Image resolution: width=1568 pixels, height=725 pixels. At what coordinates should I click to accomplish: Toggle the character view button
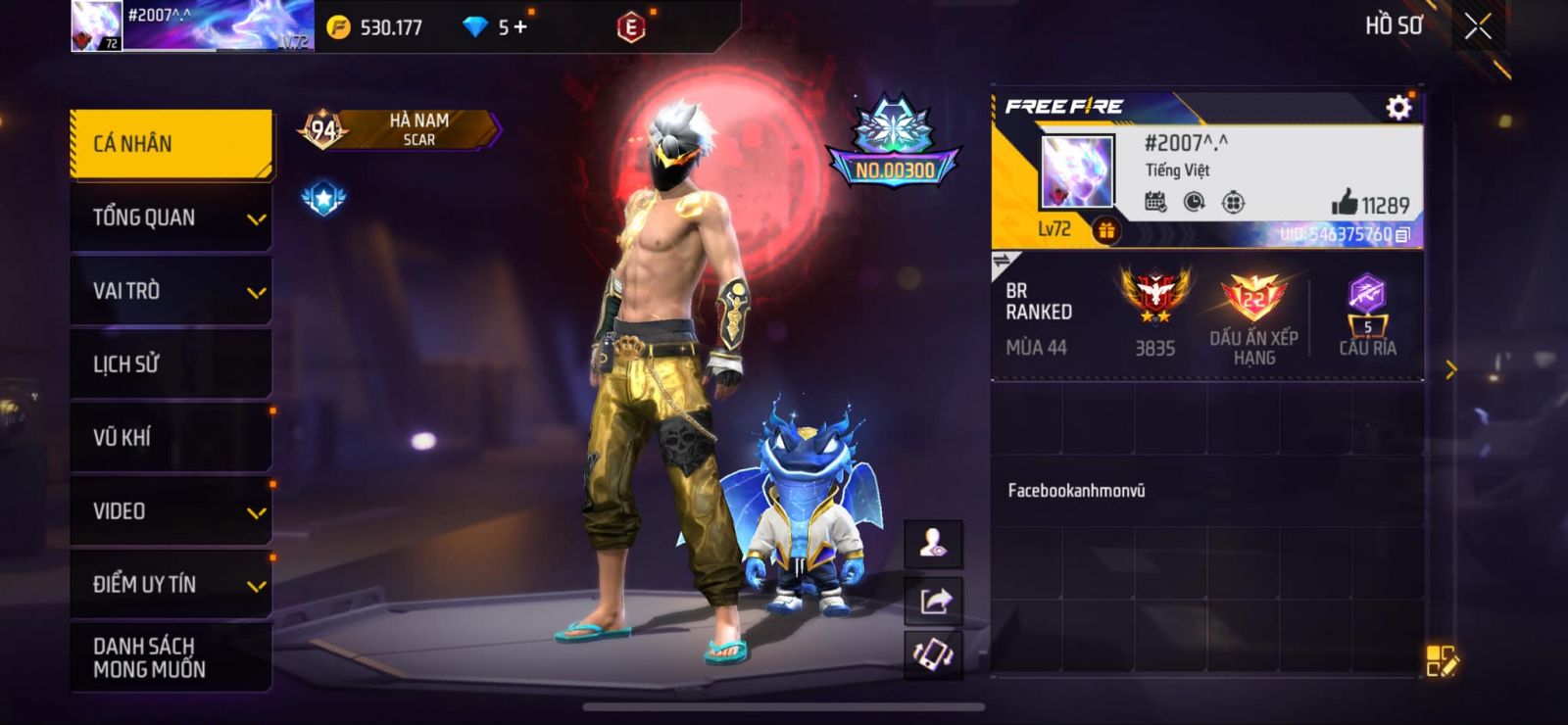pos(934,544)
